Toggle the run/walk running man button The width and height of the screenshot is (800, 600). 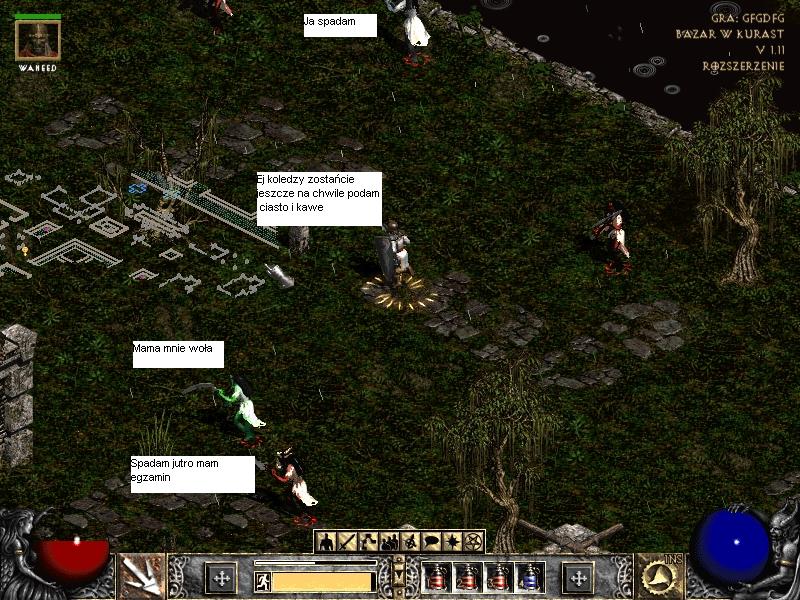pos(262,580)
